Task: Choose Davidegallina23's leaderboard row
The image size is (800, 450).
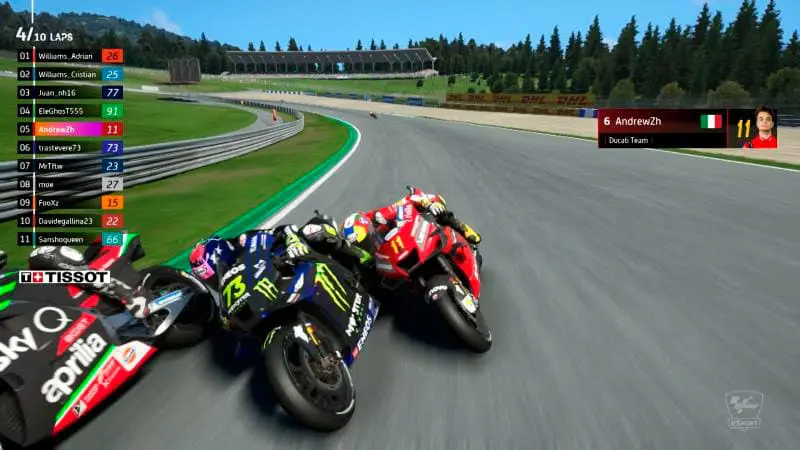Action: [68, 221]
